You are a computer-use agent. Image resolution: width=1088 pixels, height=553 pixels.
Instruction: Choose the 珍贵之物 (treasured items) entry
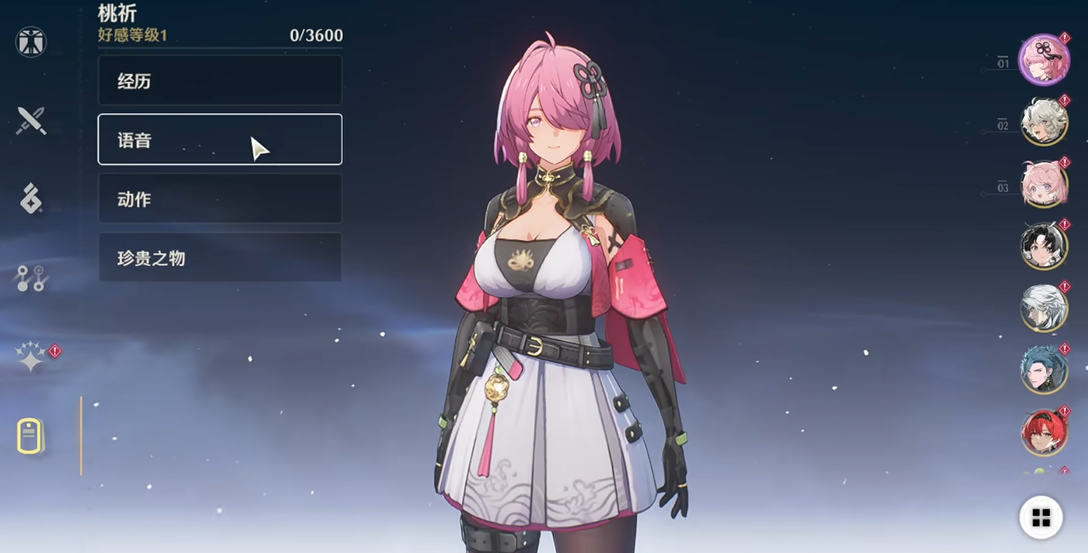tap(220, 258)
